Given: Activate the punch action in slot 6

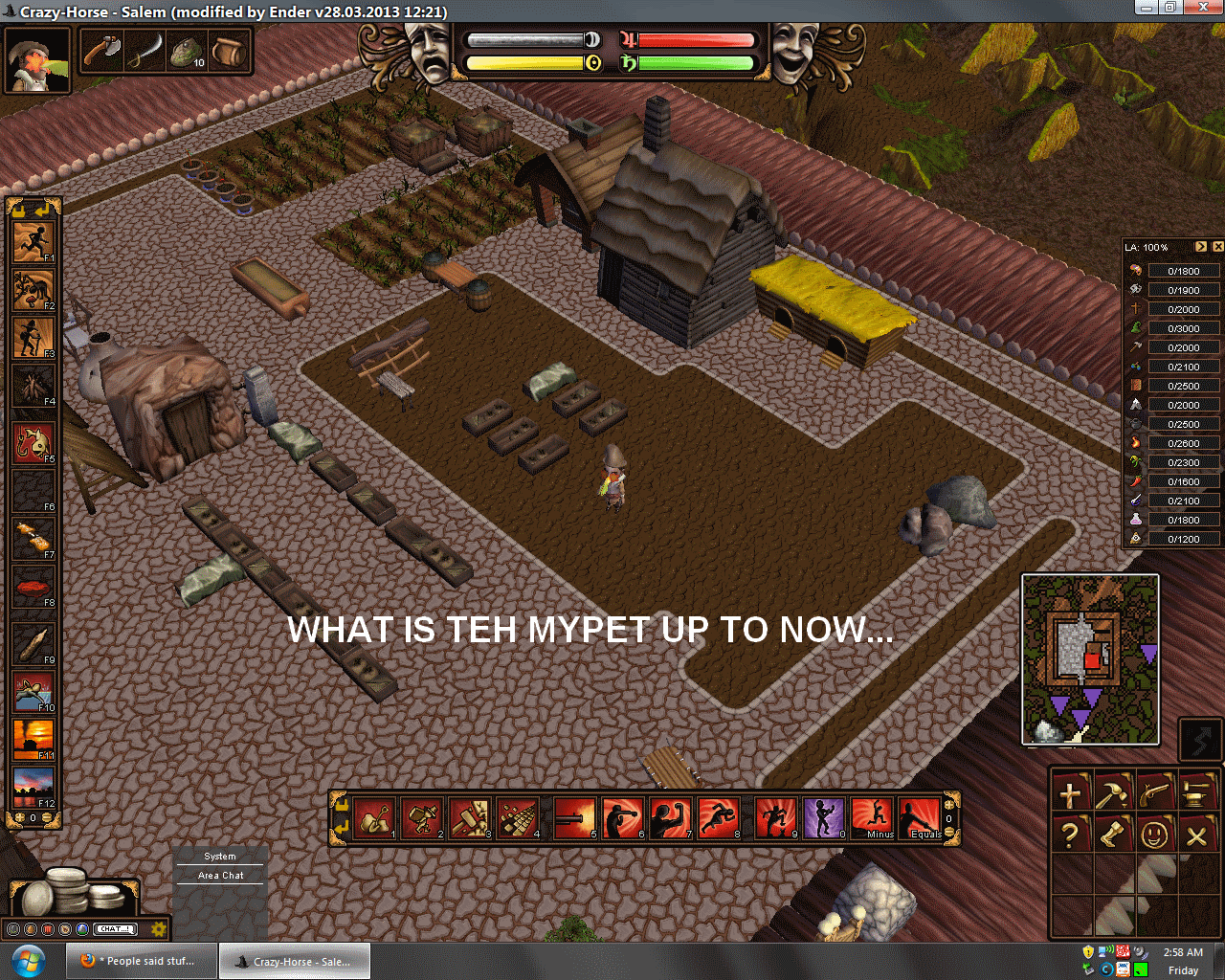Looking at the screenshot, I should [x=623, y=819].
